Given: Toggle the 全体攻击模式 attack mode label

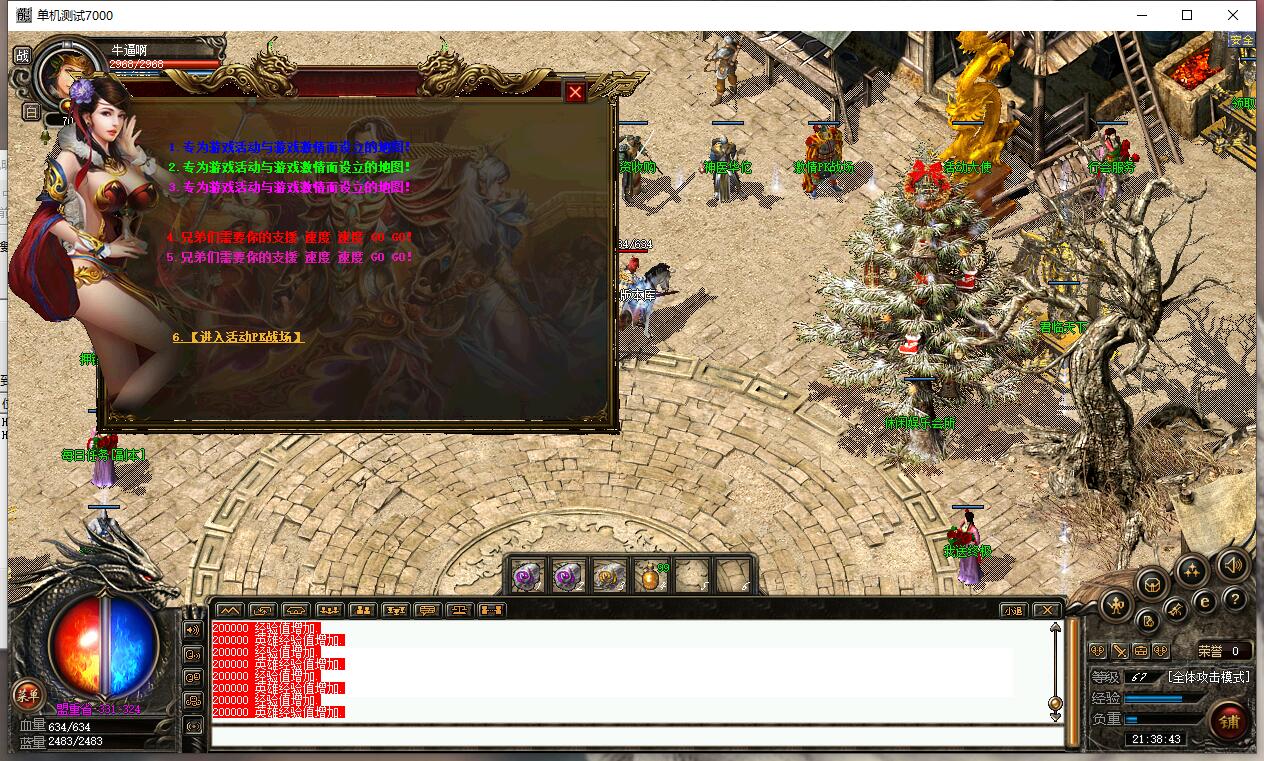Looking at the screenshot, I should pyautogui.click(x=1208, y=677).
